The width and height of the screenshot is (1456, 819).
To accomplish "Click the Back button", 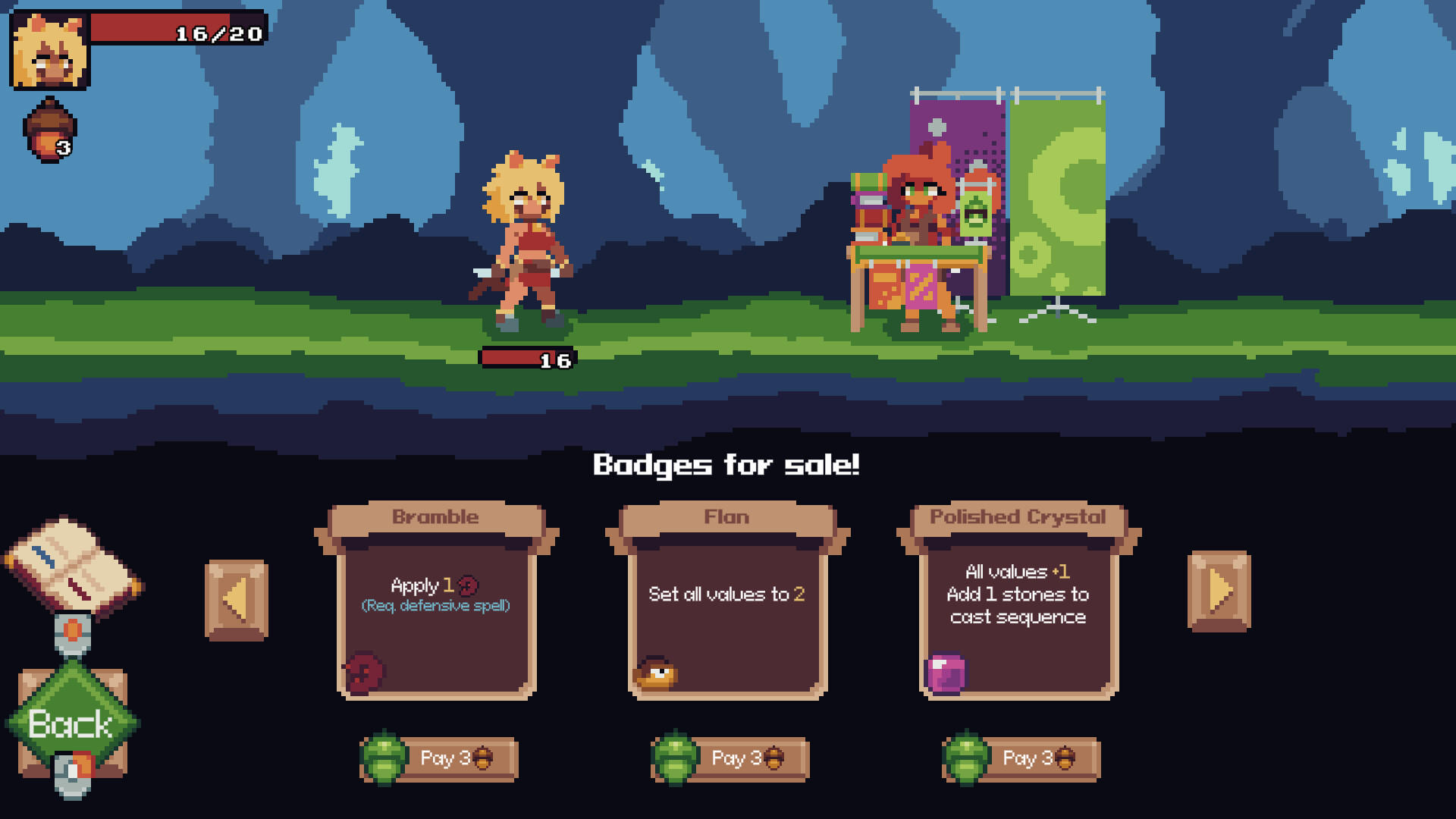I will [72, 723].
